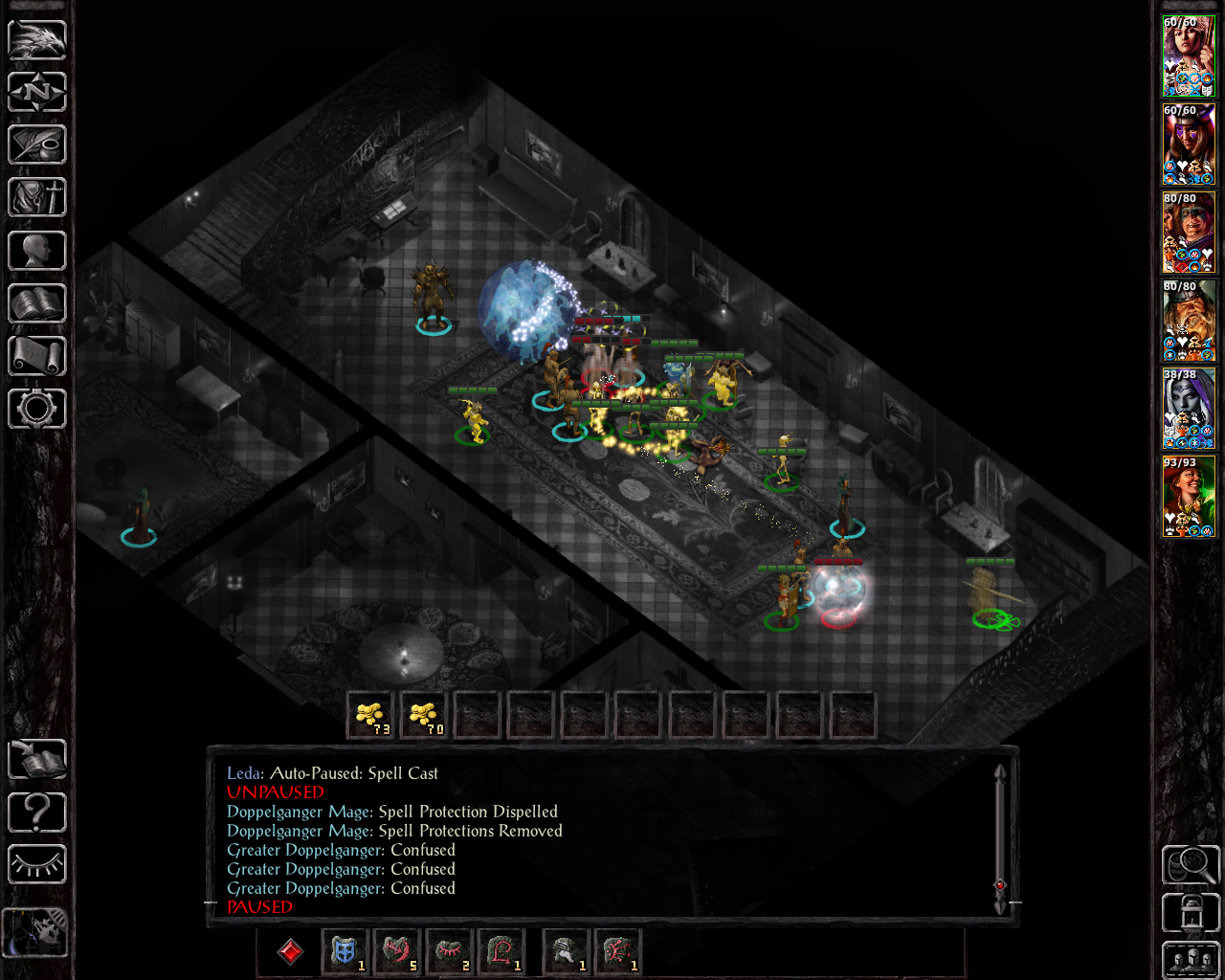This screenshot has width=1225, height=980.
Task: Click the magnifying glass button
Action: coord(1189,864)
